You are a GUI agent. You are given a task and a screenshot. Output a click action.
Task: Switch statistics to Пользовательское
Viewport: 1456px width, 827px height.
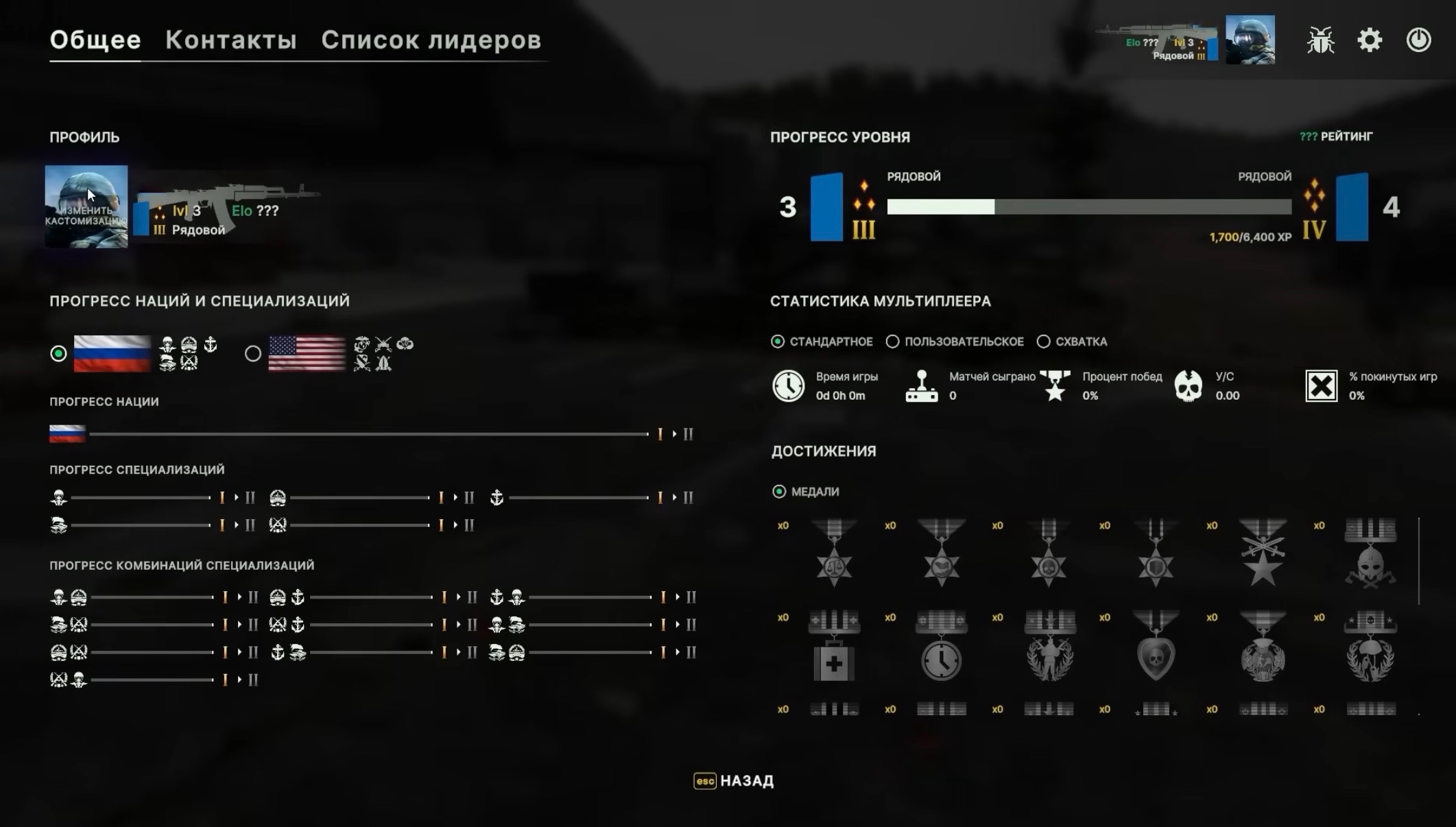(892, 341)
